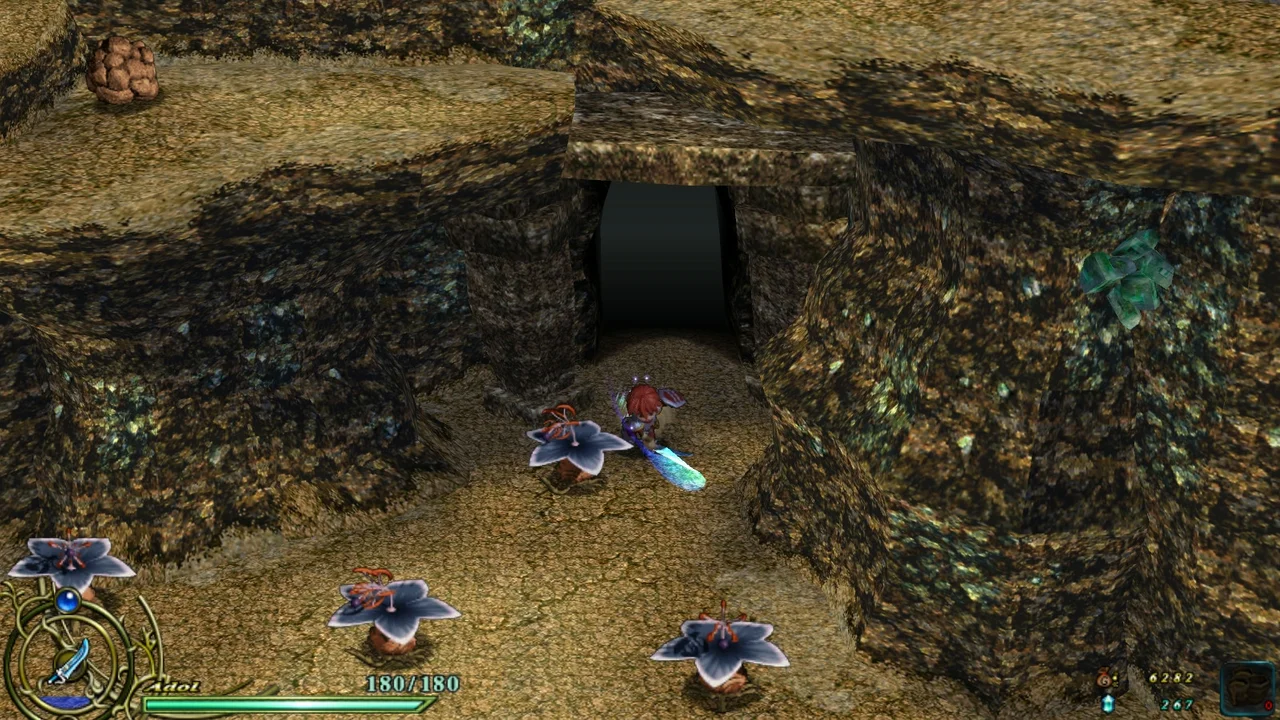
Task: Click the red zero quantity badge on item slot
Action: (x=1270, y=706)
